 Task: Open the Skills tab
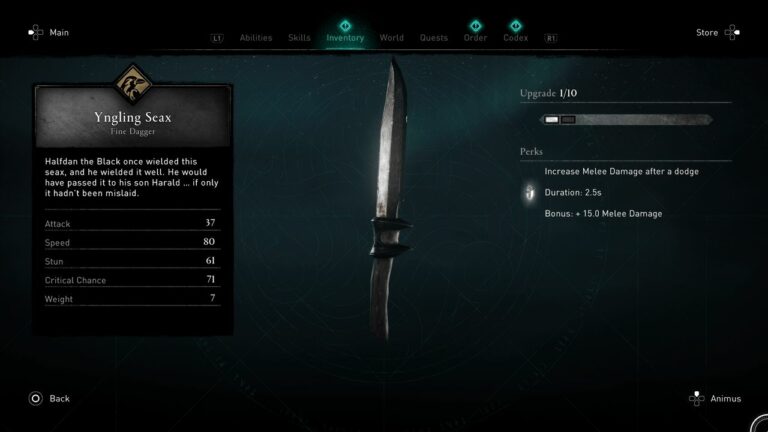pos(299,38)
